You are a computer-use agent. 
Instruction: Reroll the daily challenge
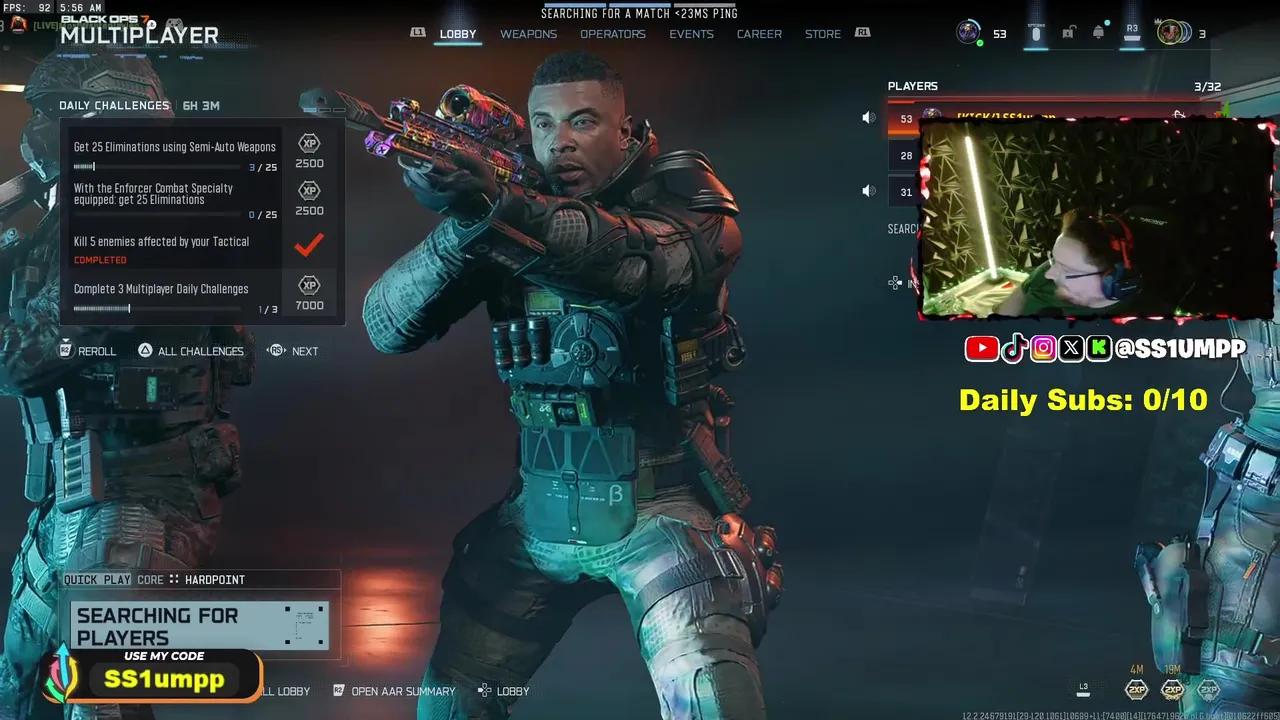pos(88,351)
